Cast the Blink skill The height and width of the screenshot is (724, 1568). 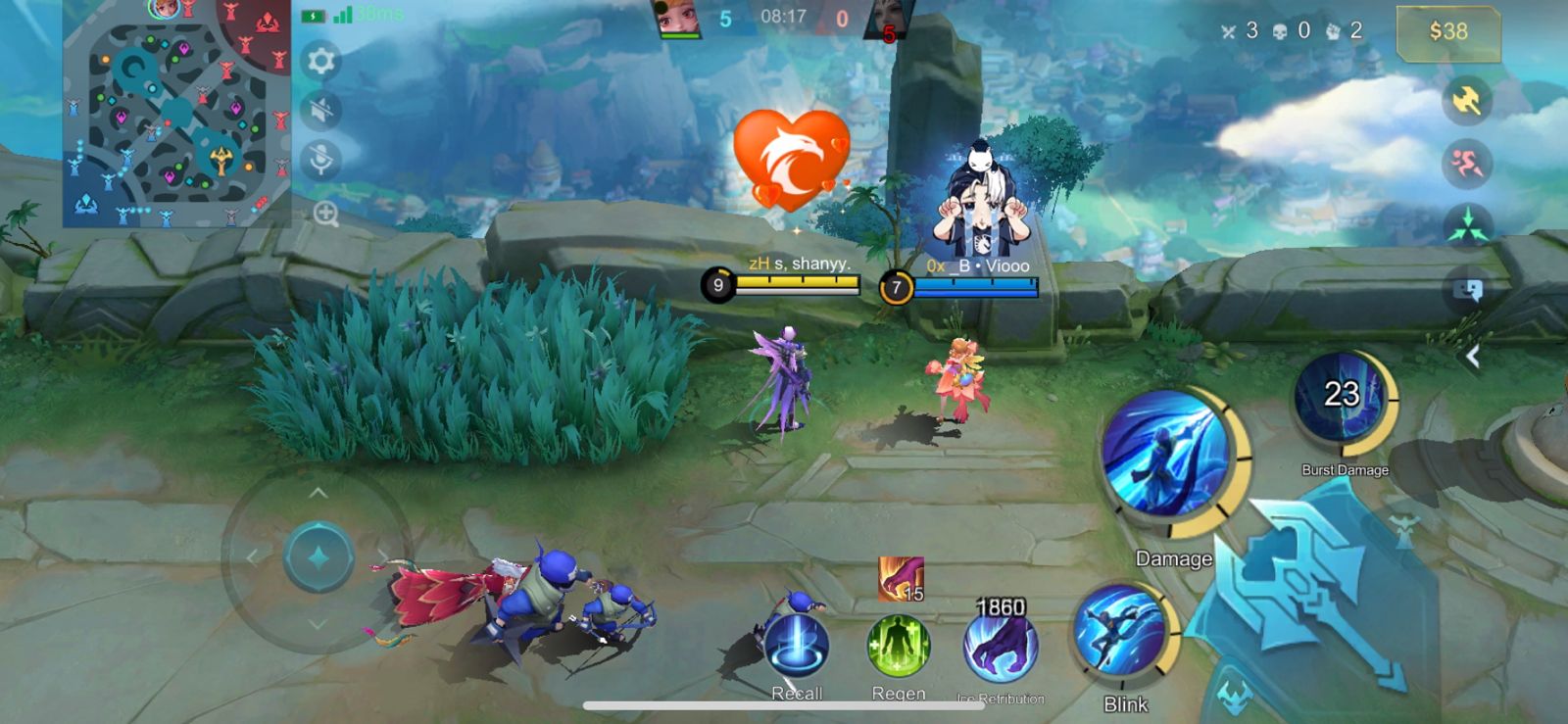[1121, 632]
